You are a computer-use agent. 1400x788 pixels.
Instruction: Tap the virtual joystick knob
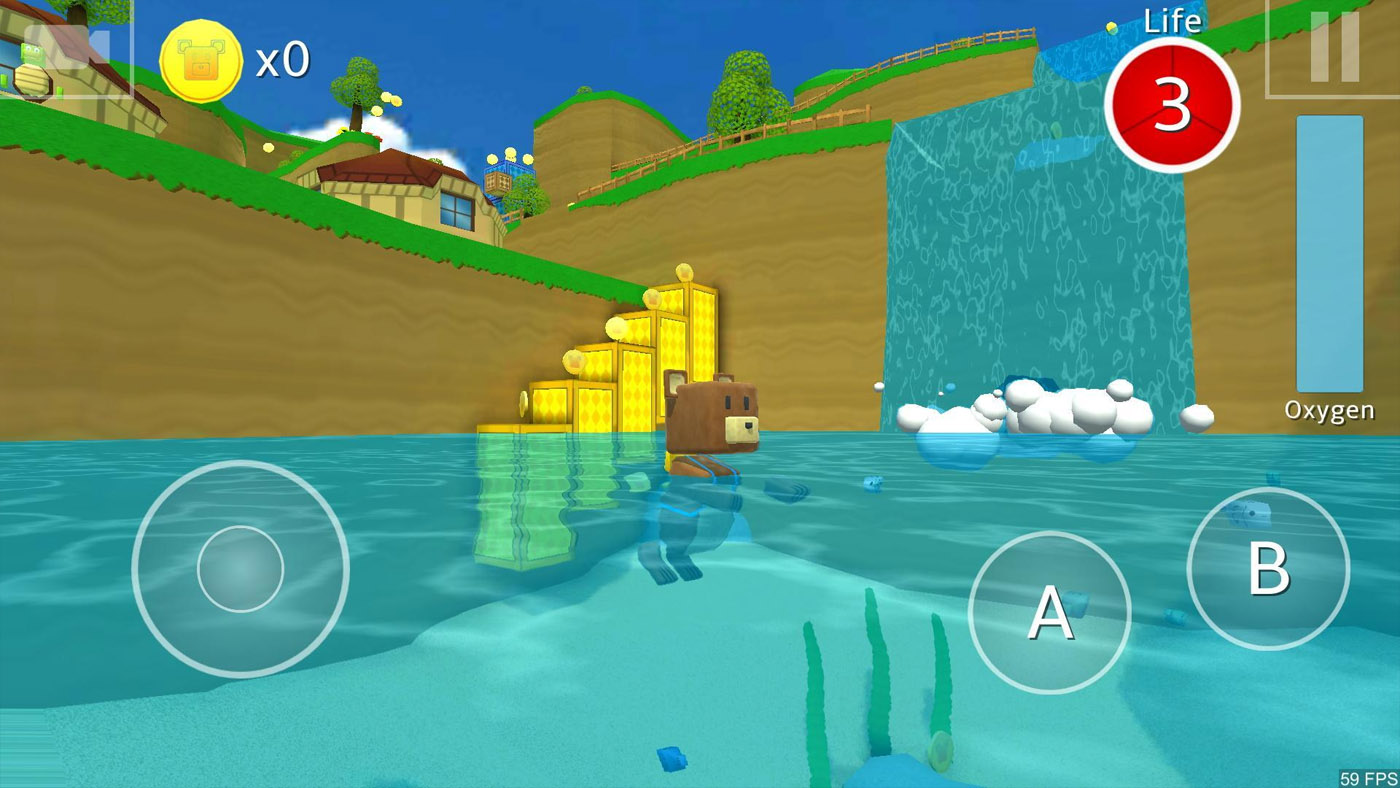240,568
